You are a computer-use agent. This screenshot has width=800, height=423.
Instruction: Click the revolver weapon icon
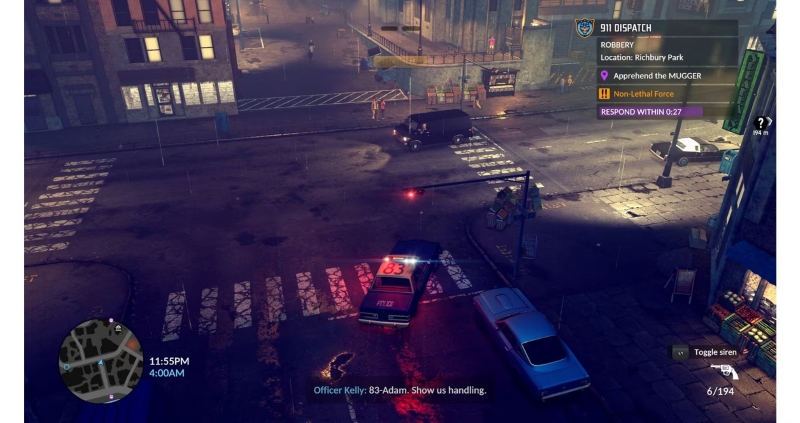coord(724,372)
